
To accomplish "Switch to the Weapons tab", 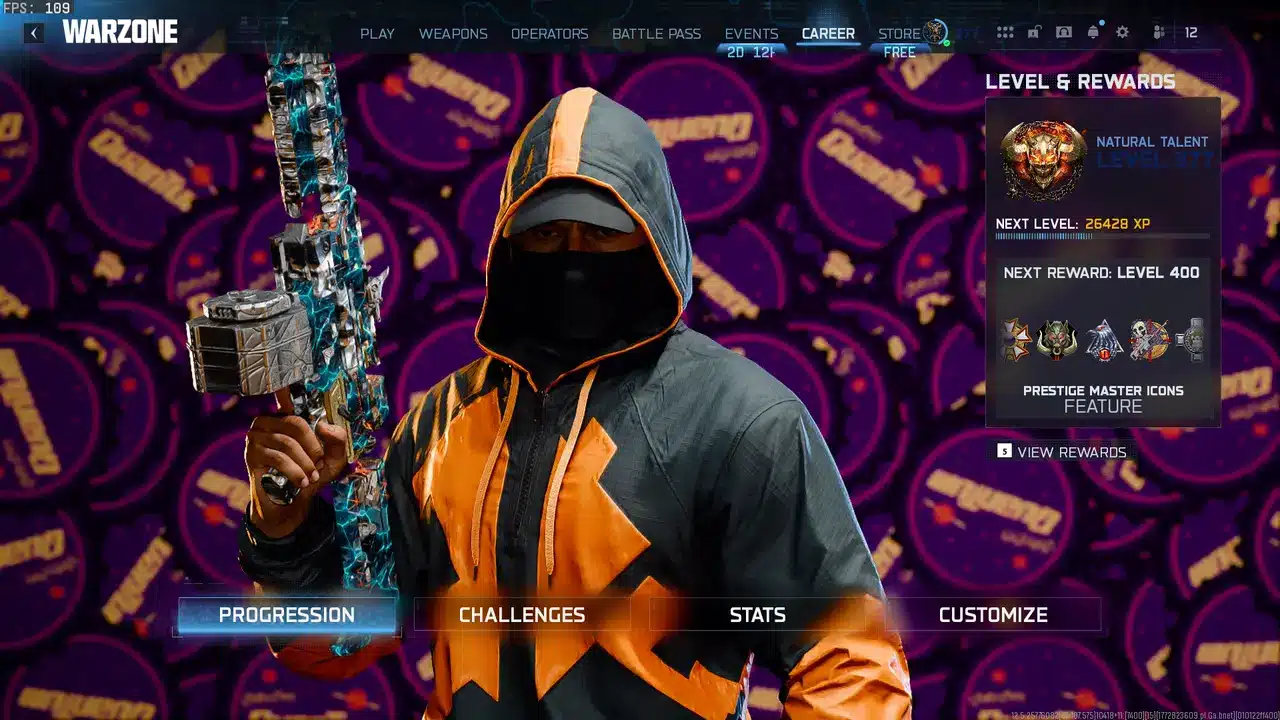I will click(453, 34).
